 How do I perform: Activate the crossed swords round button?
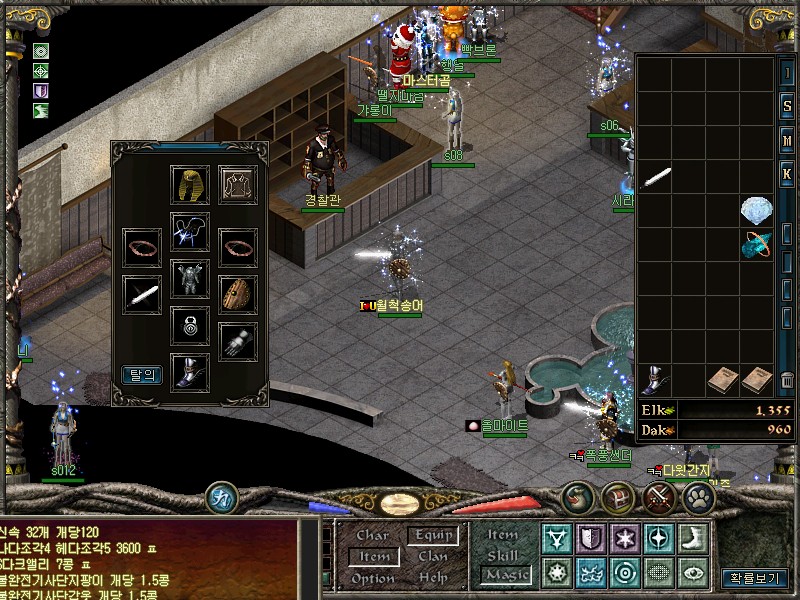(659, 496)
